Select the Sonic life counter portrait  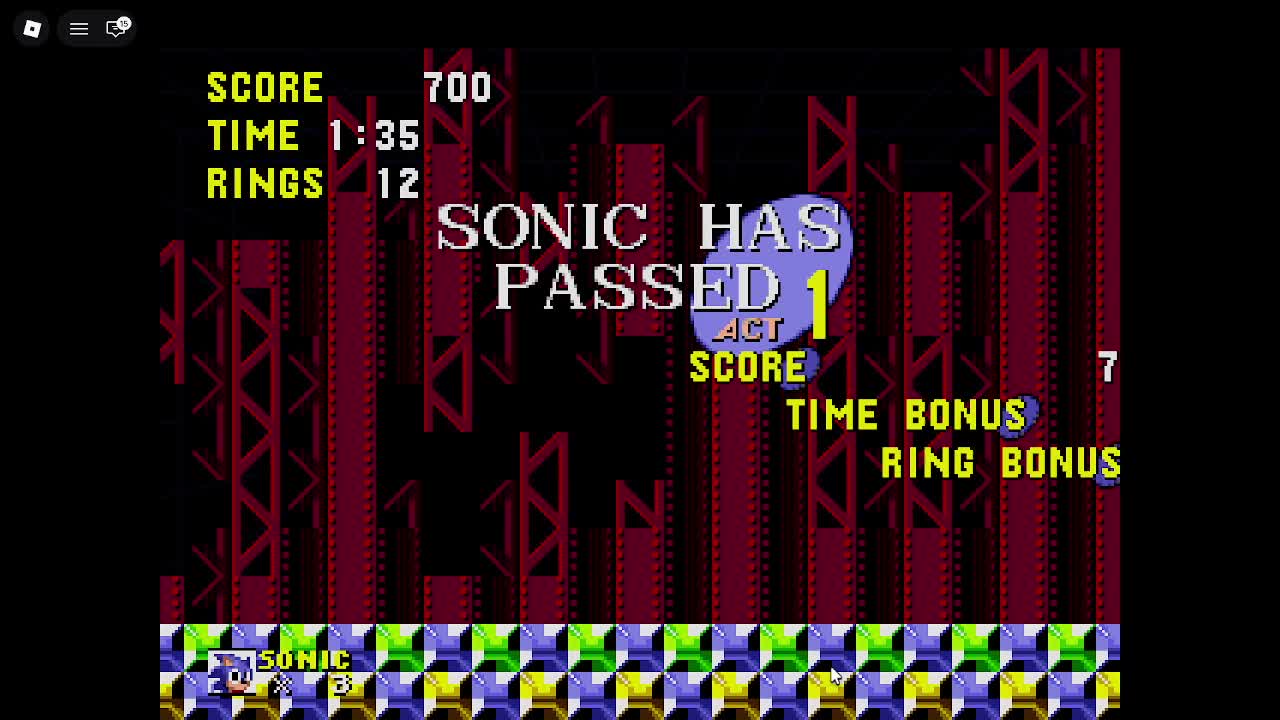pos(231,673)
